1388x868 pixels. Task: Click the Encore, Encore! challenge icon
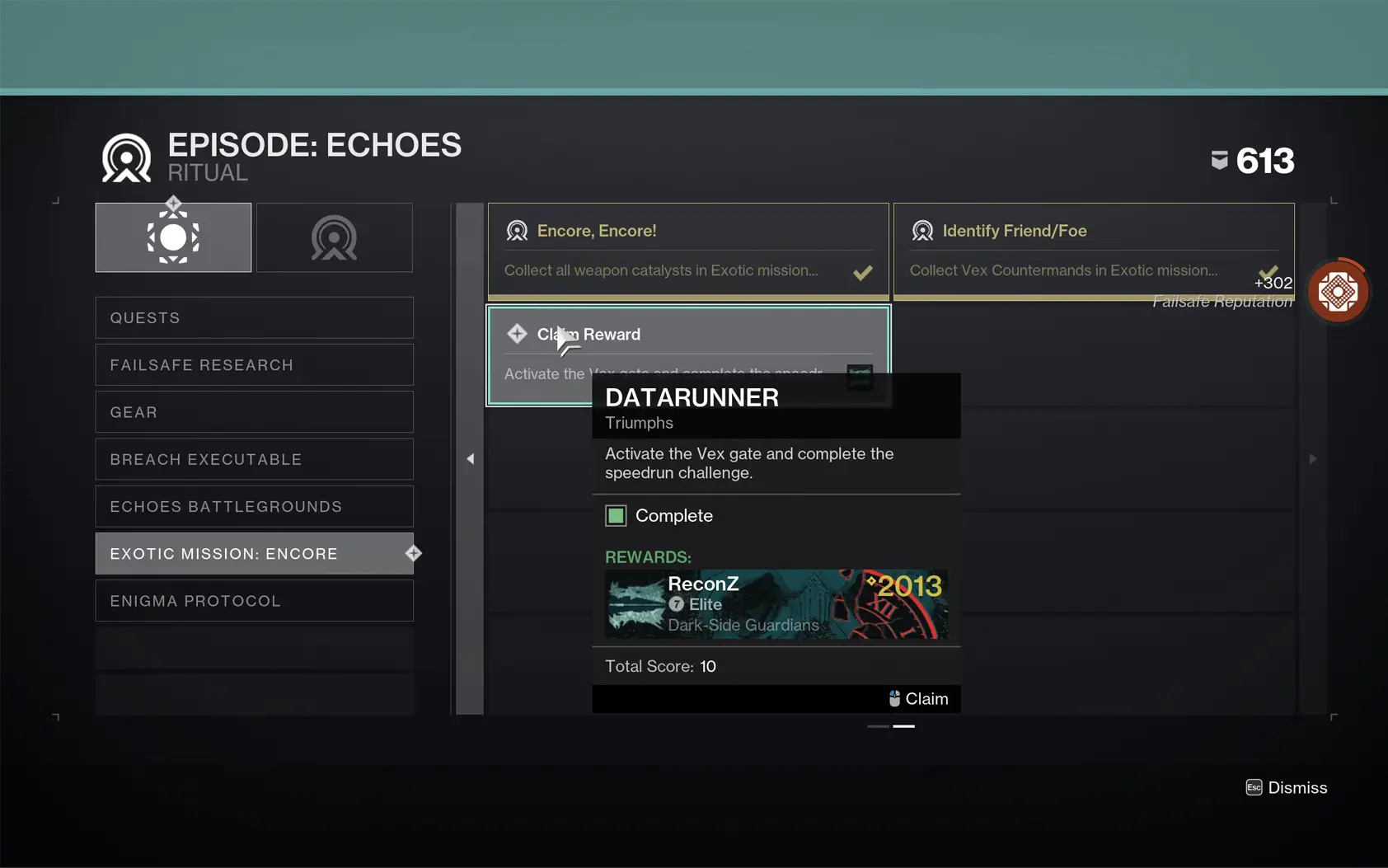point(518,231)
